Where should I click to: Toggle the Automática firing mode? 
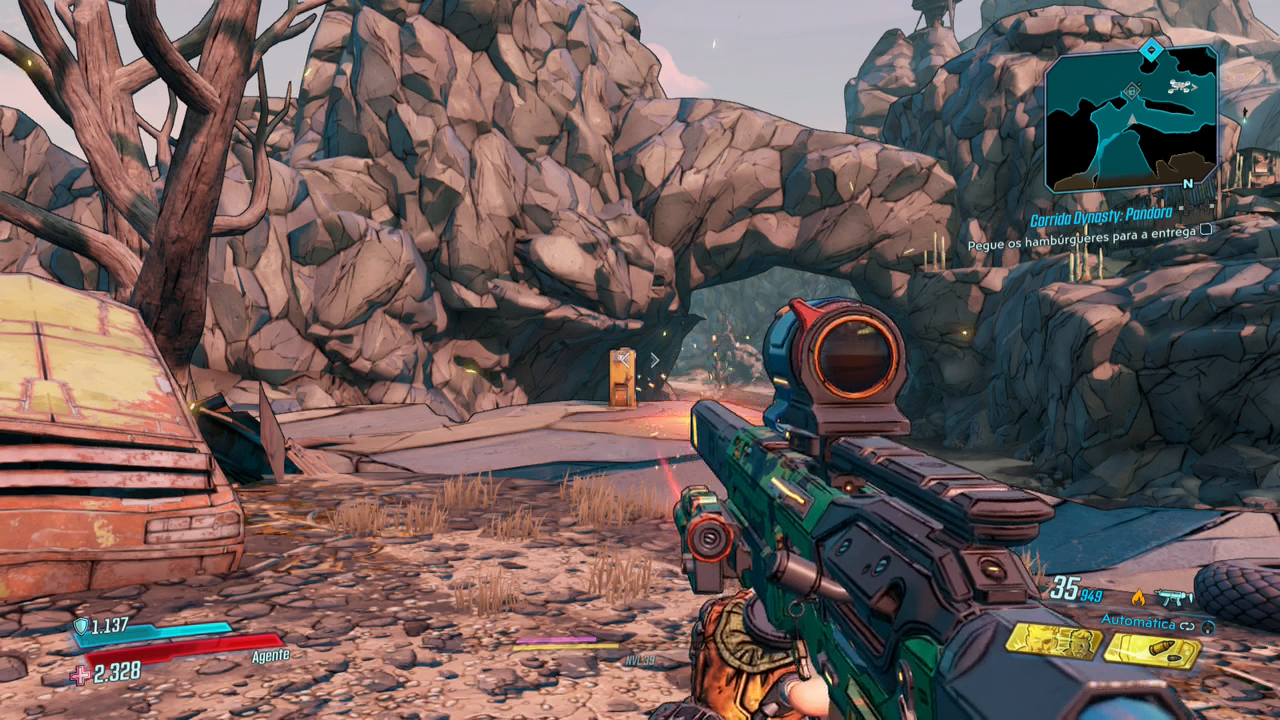click(x=1138, y=622)
